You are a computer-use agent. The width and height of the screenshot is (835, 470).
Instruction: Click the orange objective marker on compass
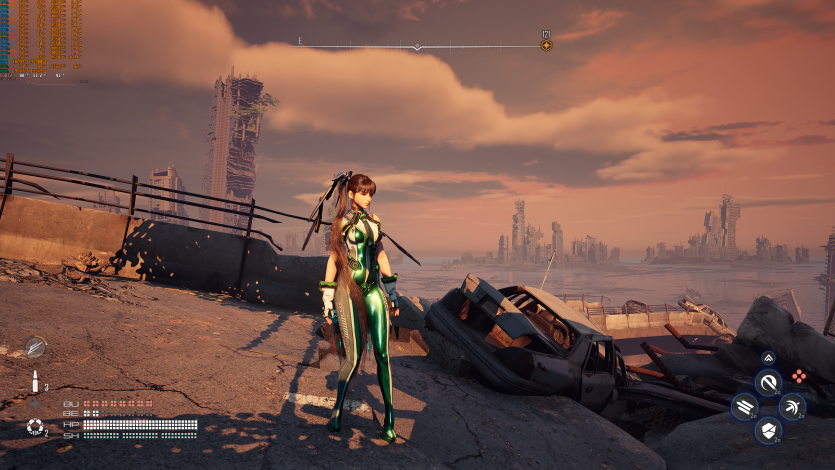tap(546, 45)
